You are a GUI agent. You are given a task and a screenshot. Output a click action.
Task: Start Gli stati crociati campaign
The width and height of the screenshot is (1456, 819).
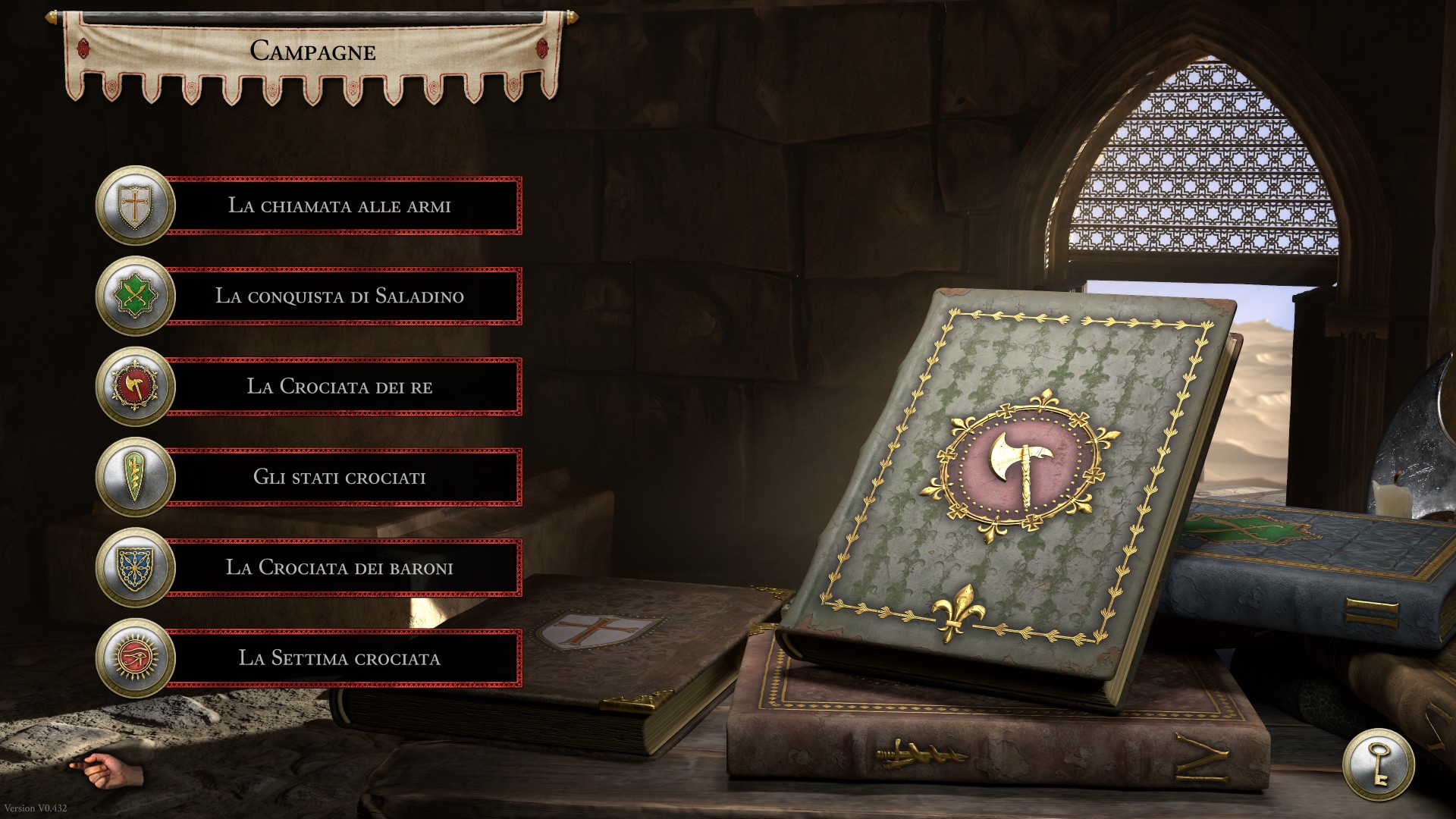click(x=340, y=477)
